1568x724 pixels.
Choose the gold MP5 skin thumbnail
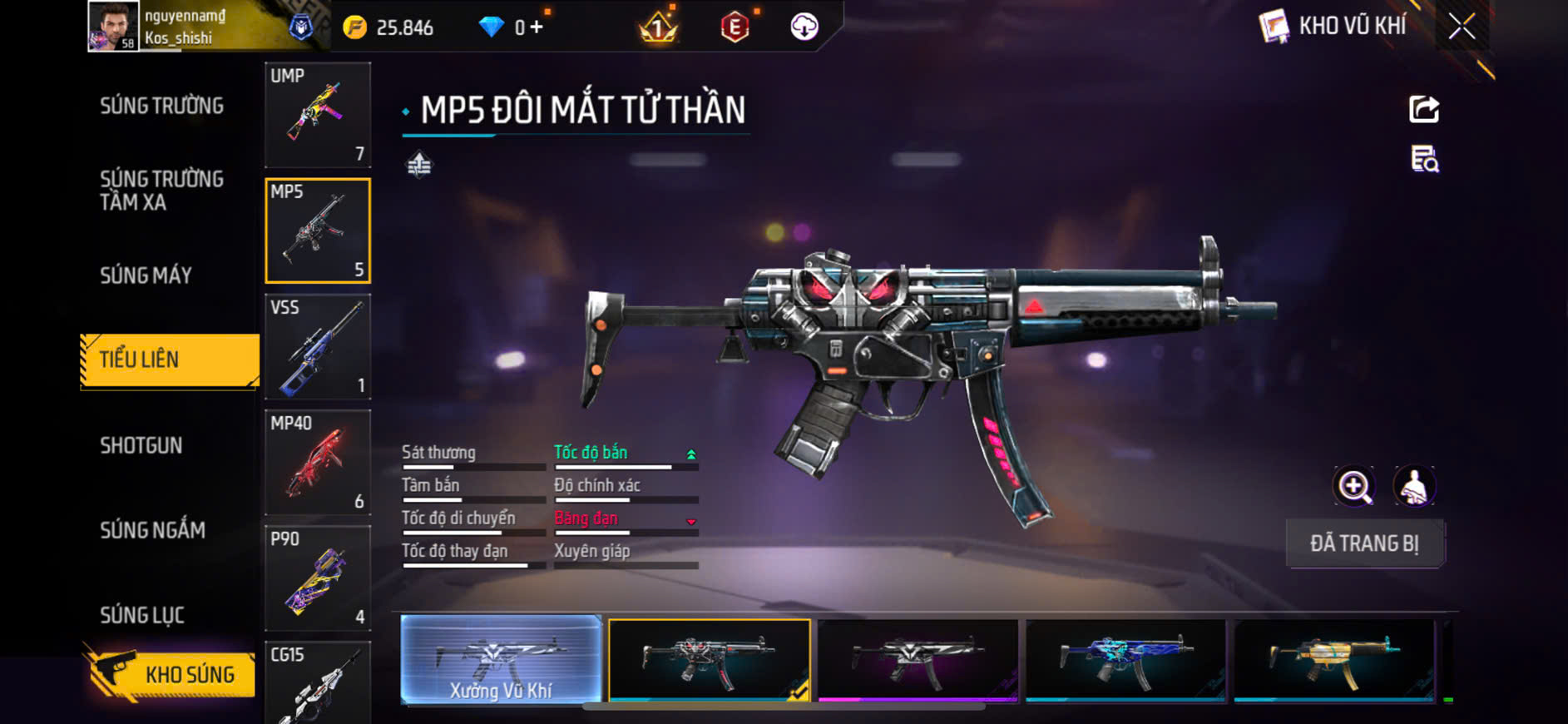(x=1333, y=659)
